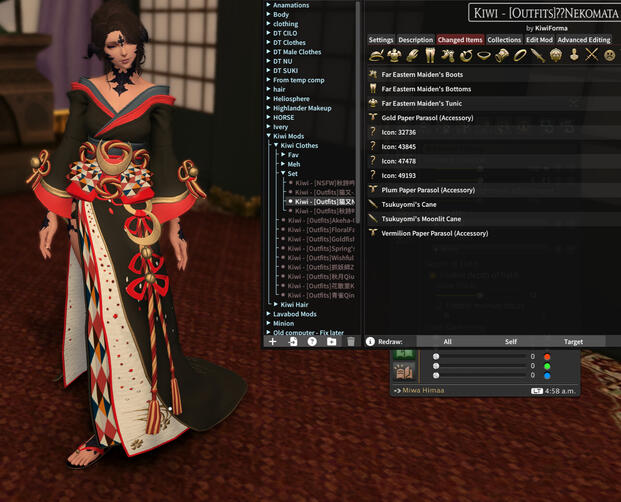Redraw Self only
Viewport: 621px width, 502px height.
click(x=511, y=342)
